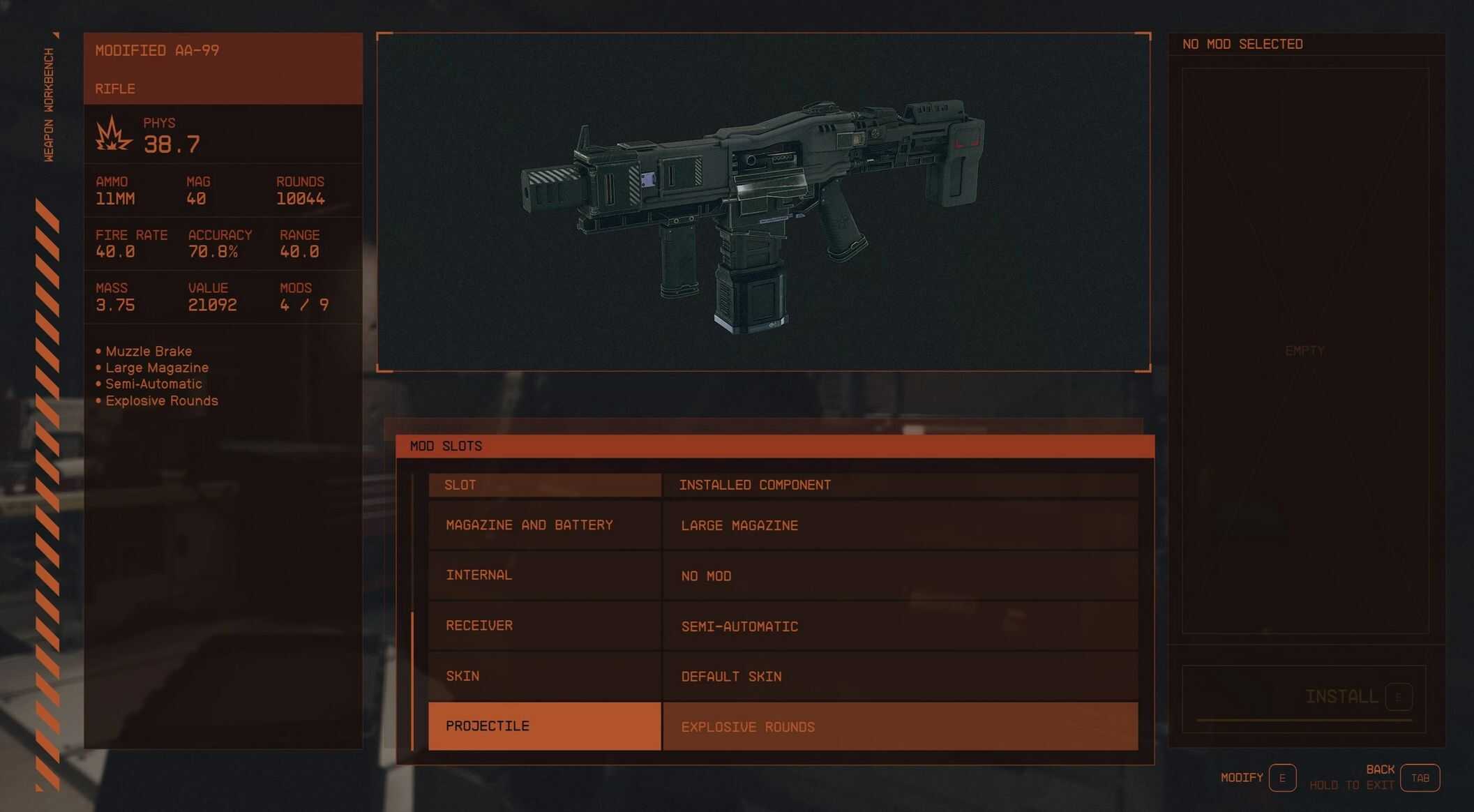Click the Install button in mod panel
The height and width of the screenshot is (812, 1474).
click(x=1341, y=697)
